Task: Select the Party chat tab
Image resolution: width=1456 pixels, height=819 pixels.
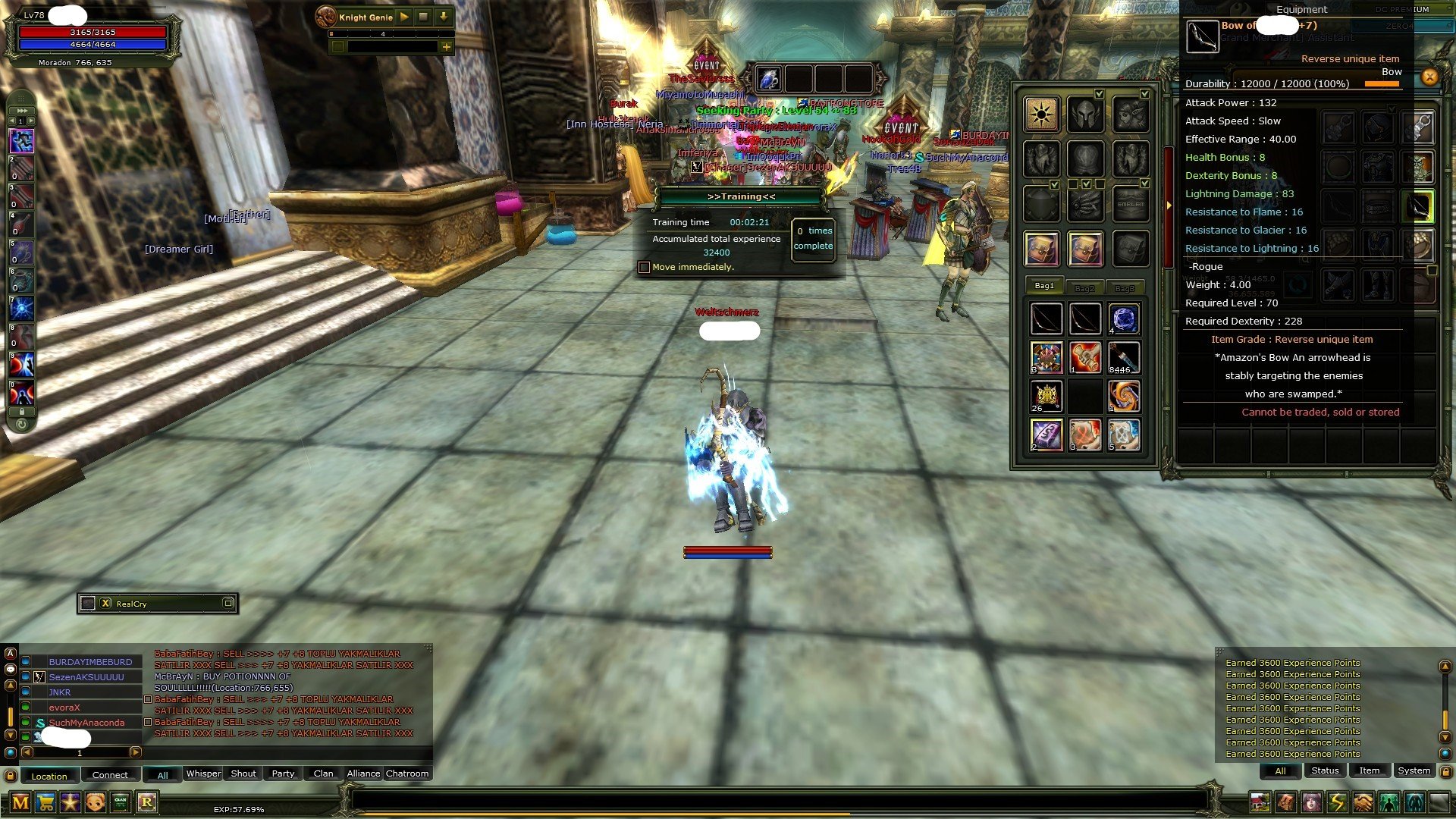Action: (283, 773)
